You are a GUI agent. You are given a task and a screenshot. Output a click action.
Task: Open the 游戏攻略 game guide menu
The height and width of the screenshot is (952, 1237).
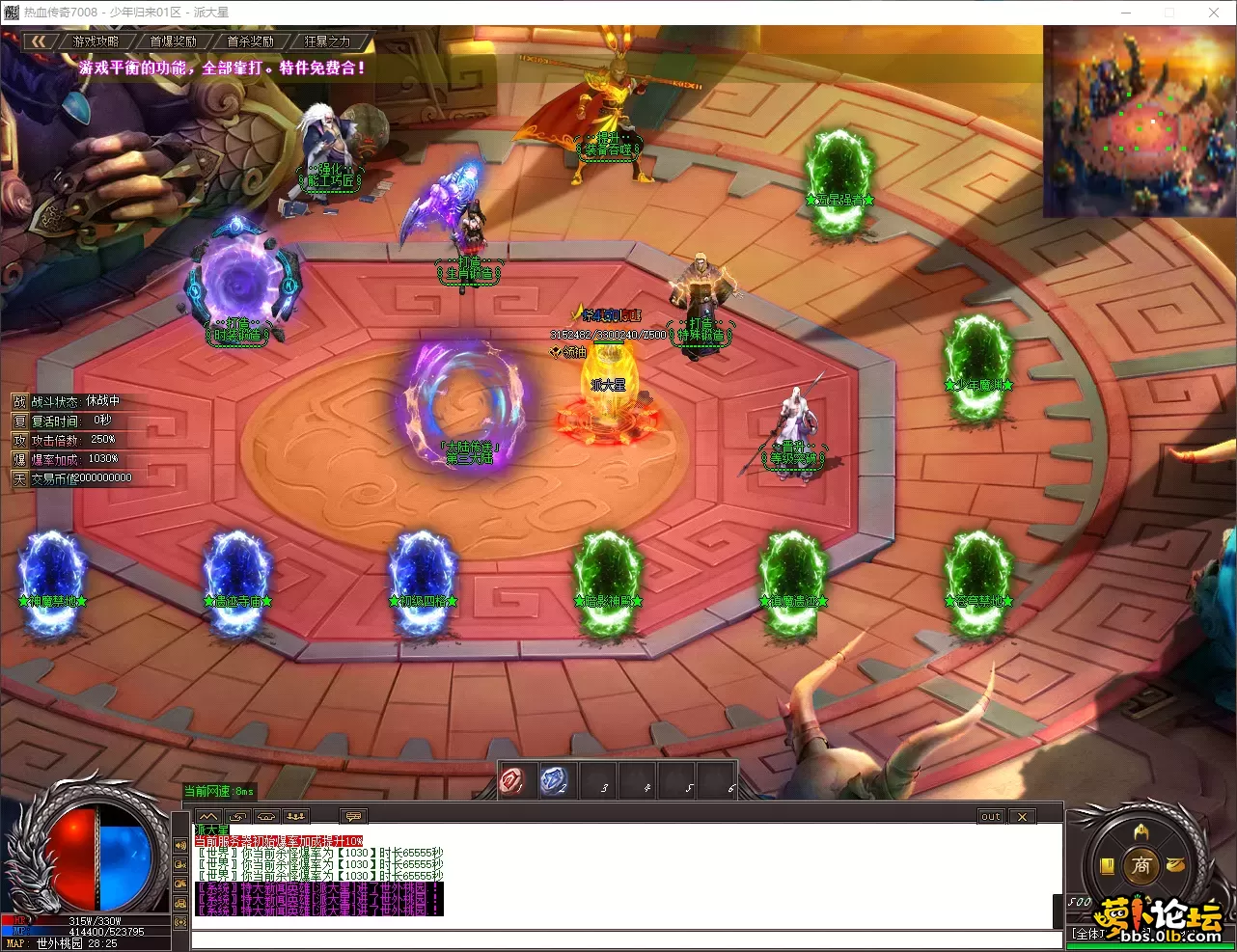96,41
